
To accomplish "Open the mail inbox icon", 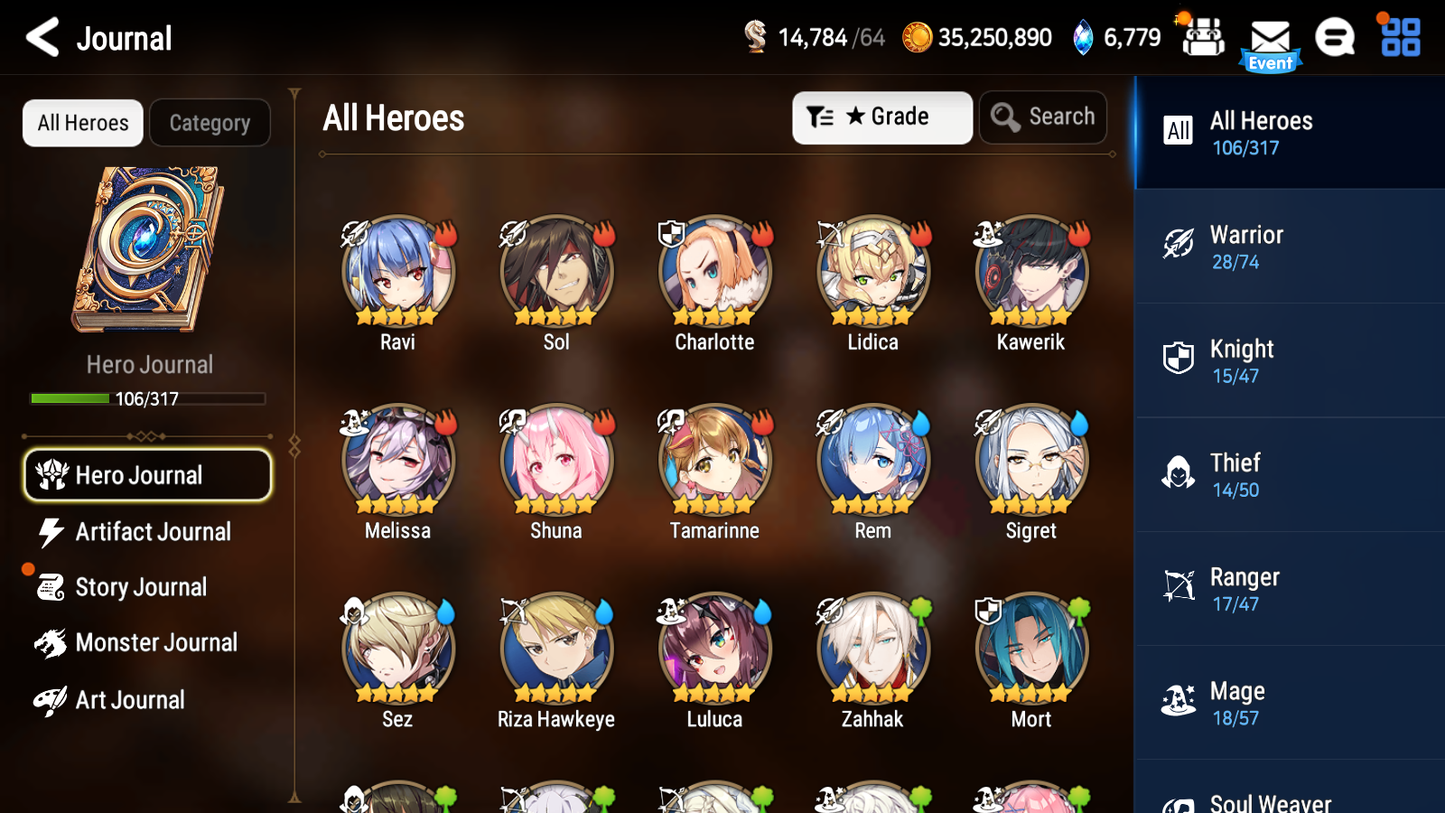I will 1270,38.
